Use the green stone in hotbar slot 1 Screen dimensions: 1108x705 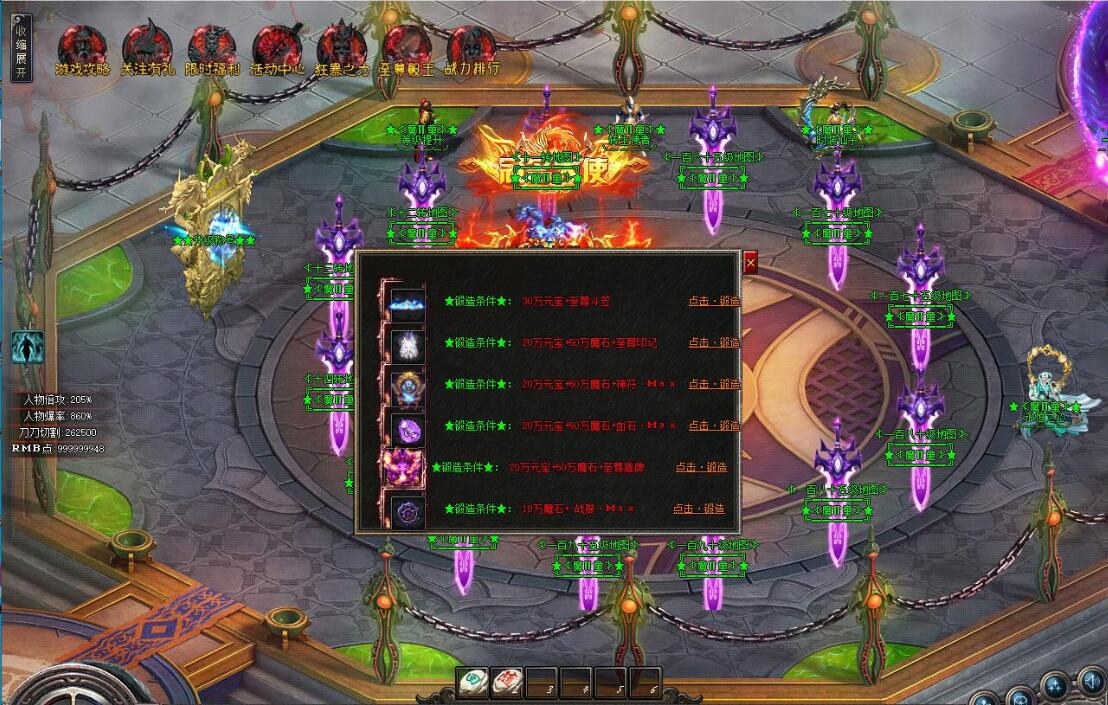[x=473, y=683]
